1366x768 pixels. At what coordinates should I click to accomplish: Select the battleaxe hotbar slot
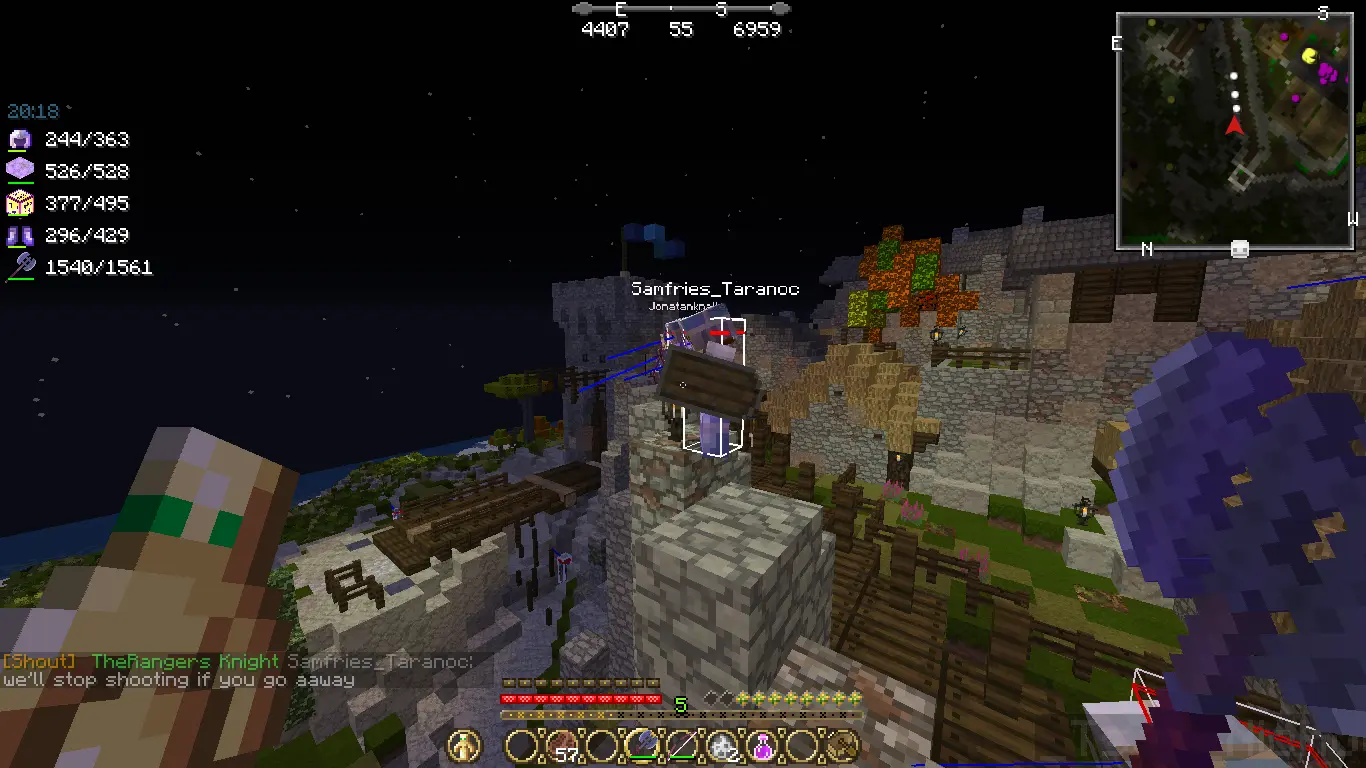pyautogui.click(x=641, y=745)
